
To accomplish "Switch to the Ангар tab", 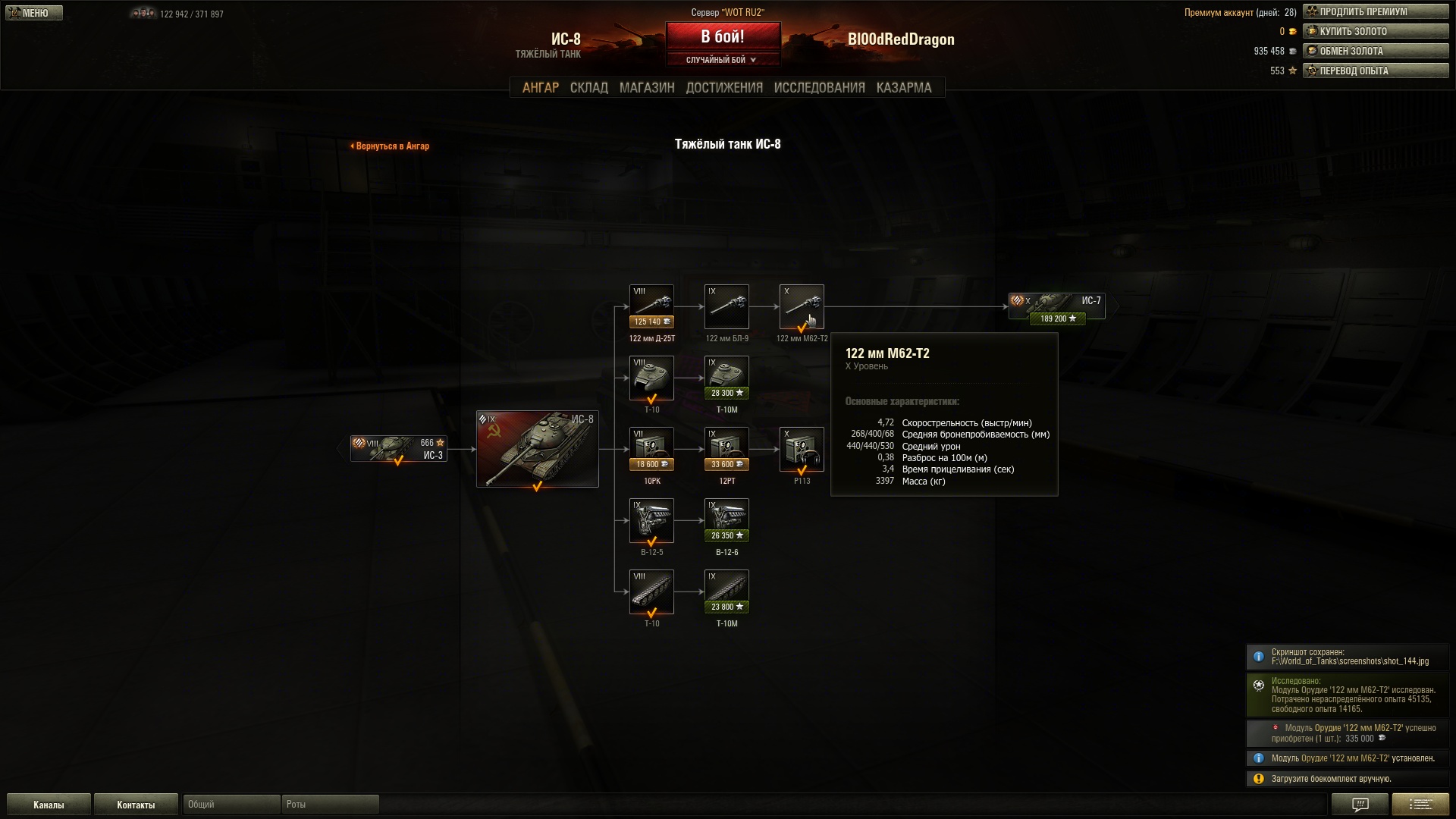I will point(540,88).
